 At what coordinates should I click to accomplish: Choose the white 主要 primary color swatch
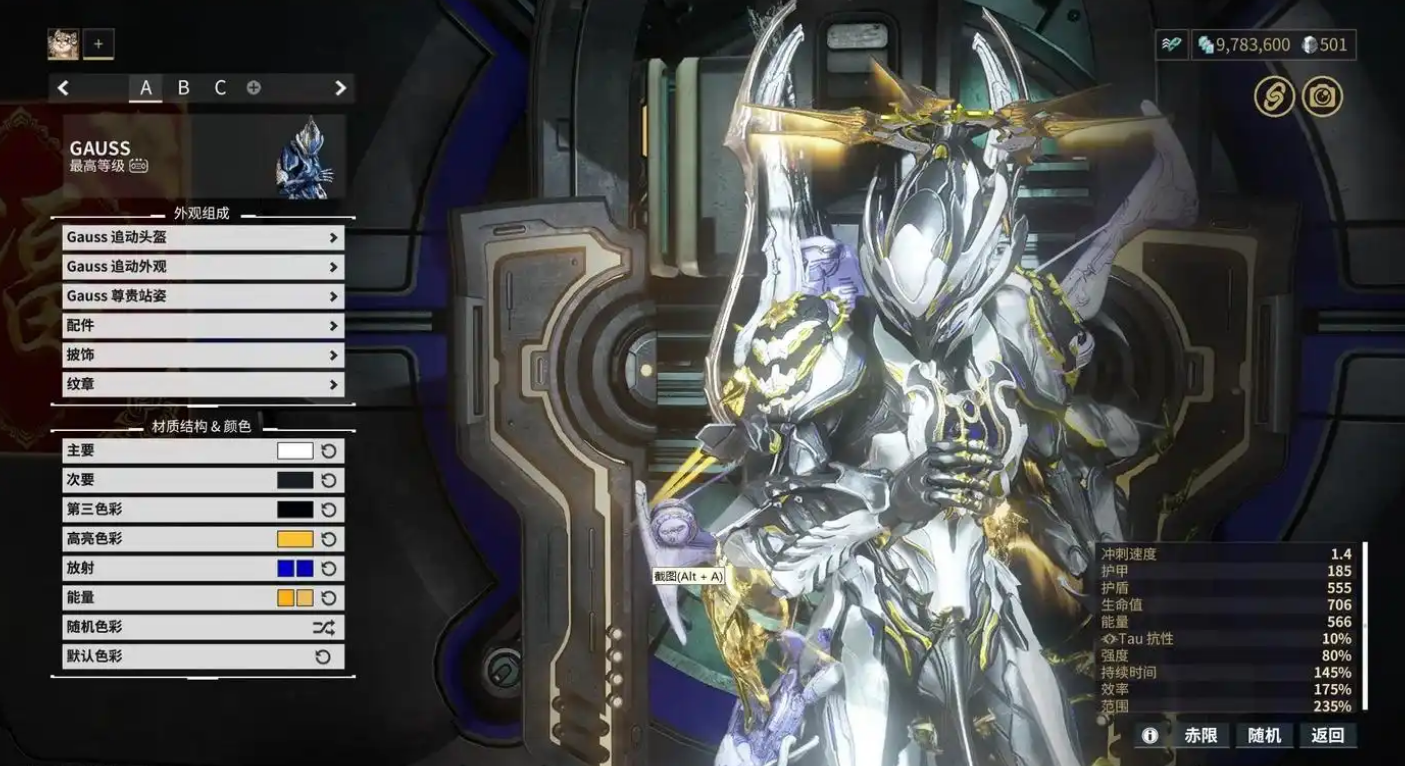295,451
